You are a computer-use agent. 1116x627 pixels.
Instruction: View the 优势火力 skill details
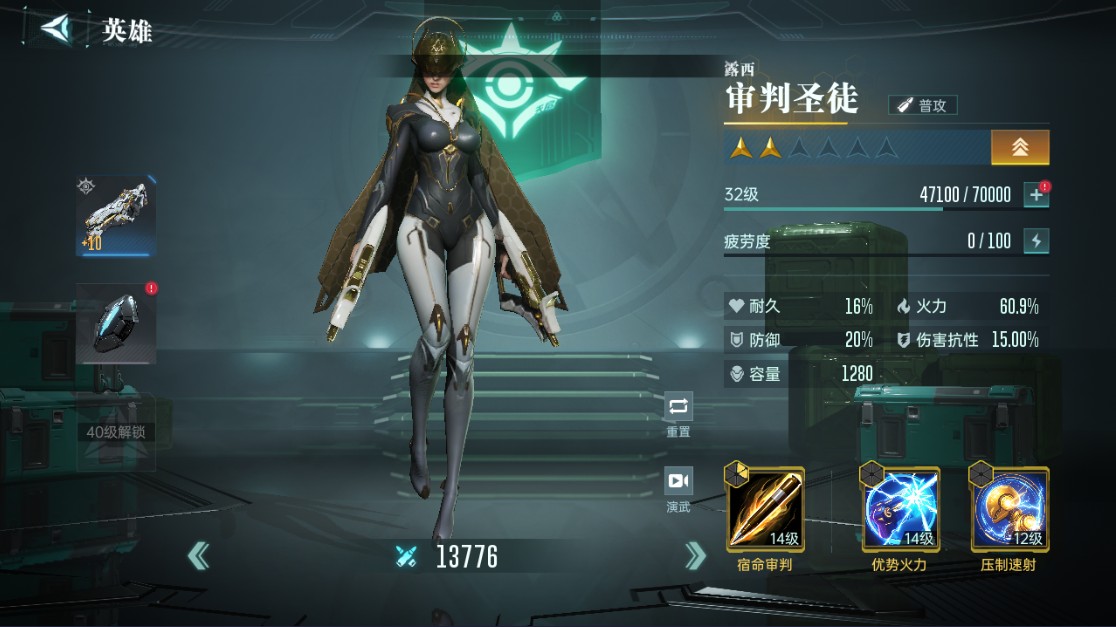click(x=900, y=510)
